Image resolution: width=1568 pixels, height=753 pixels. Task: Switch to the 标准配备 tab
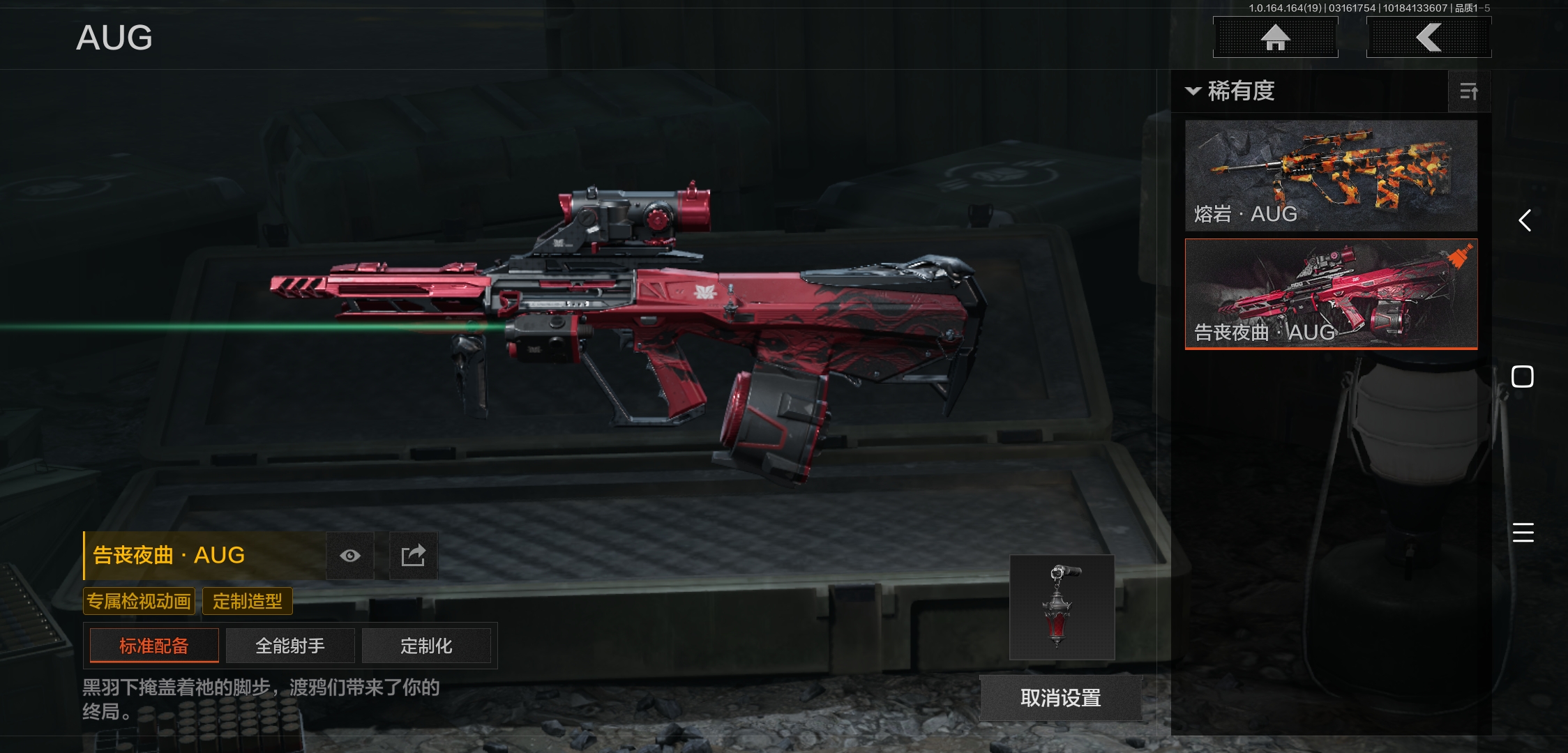[154, 646]
